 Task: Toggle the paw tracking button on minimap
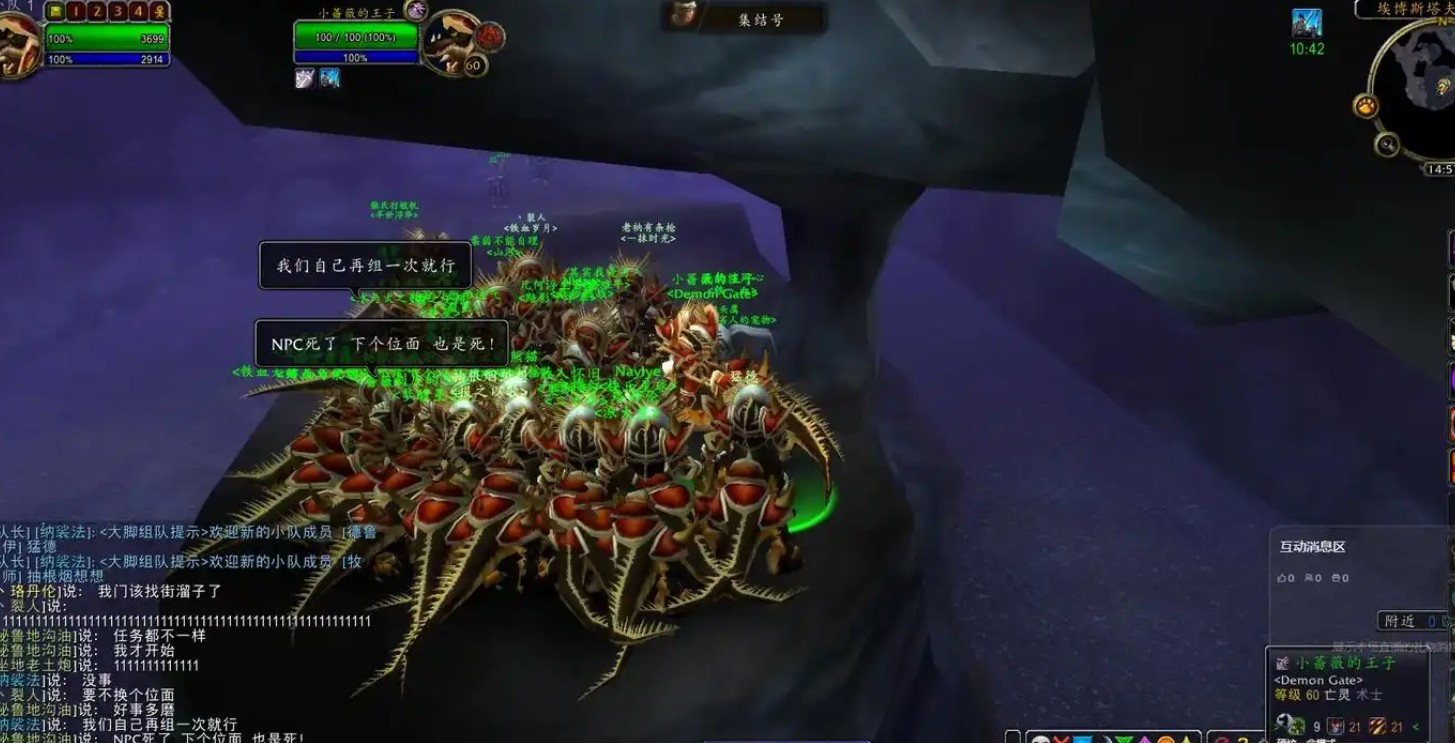[1366, 105]
